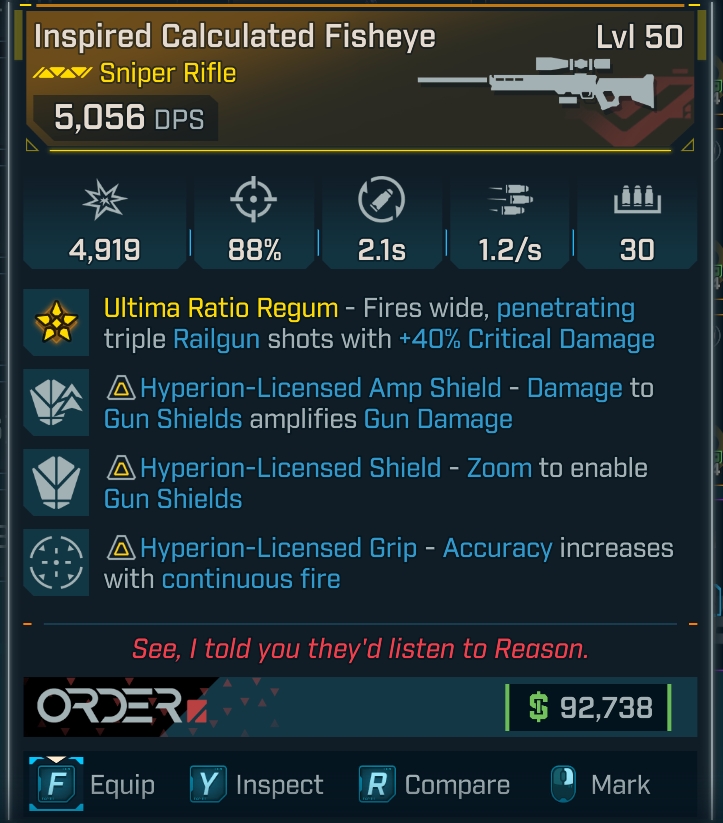Click the Hyperion-Licensed Amp Shield icon
Viewport: 723px width, 823px height.
58,403
